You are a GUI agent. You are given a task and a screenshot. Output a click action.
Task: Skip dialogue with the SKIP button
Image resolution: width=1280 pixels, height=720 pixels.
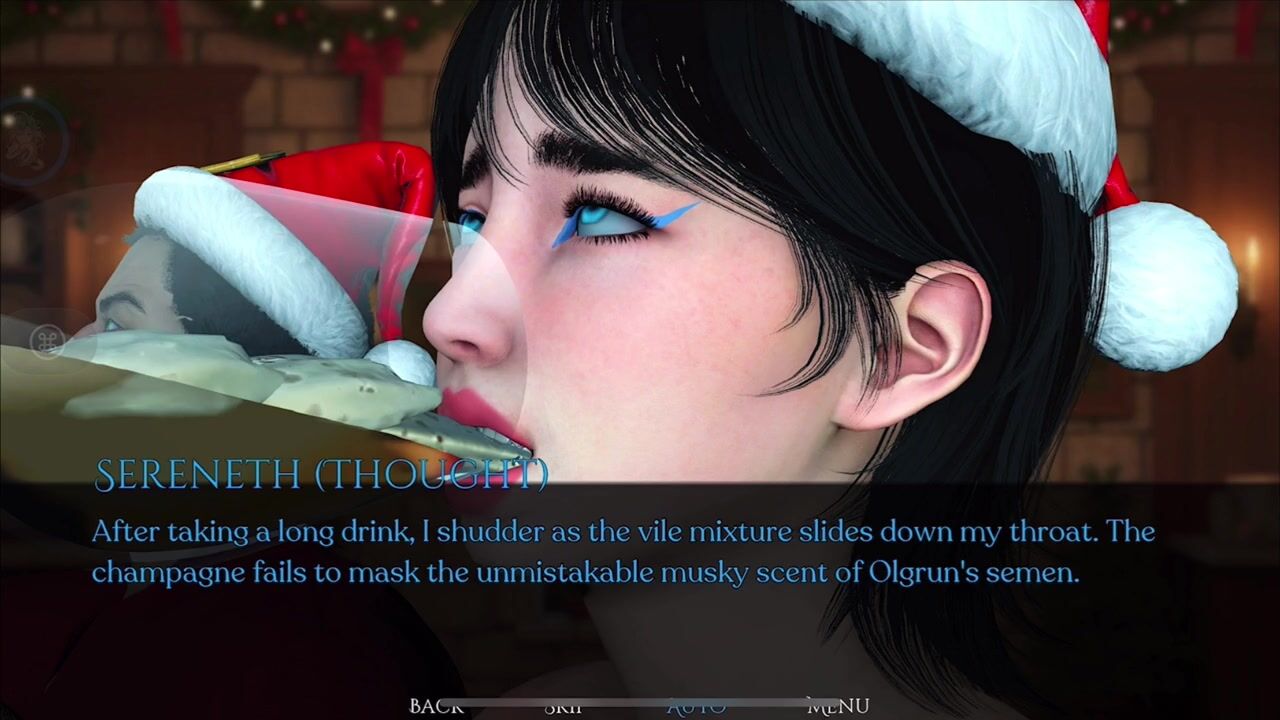564,707
